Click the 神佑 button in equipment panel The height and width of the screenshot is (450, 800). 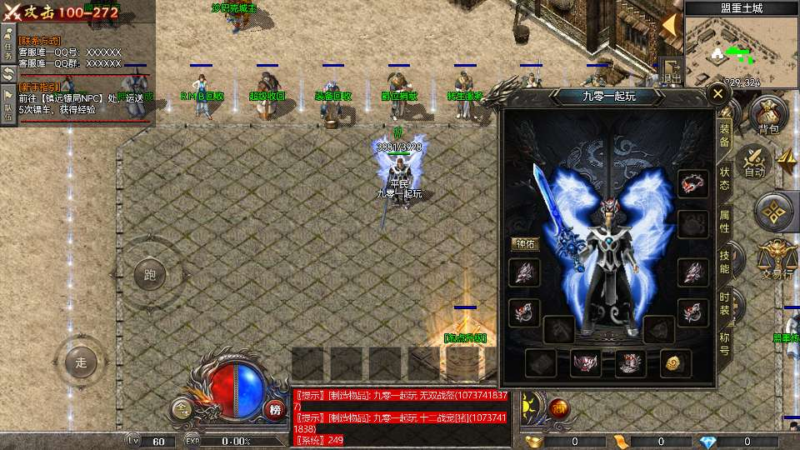[525, 243]
